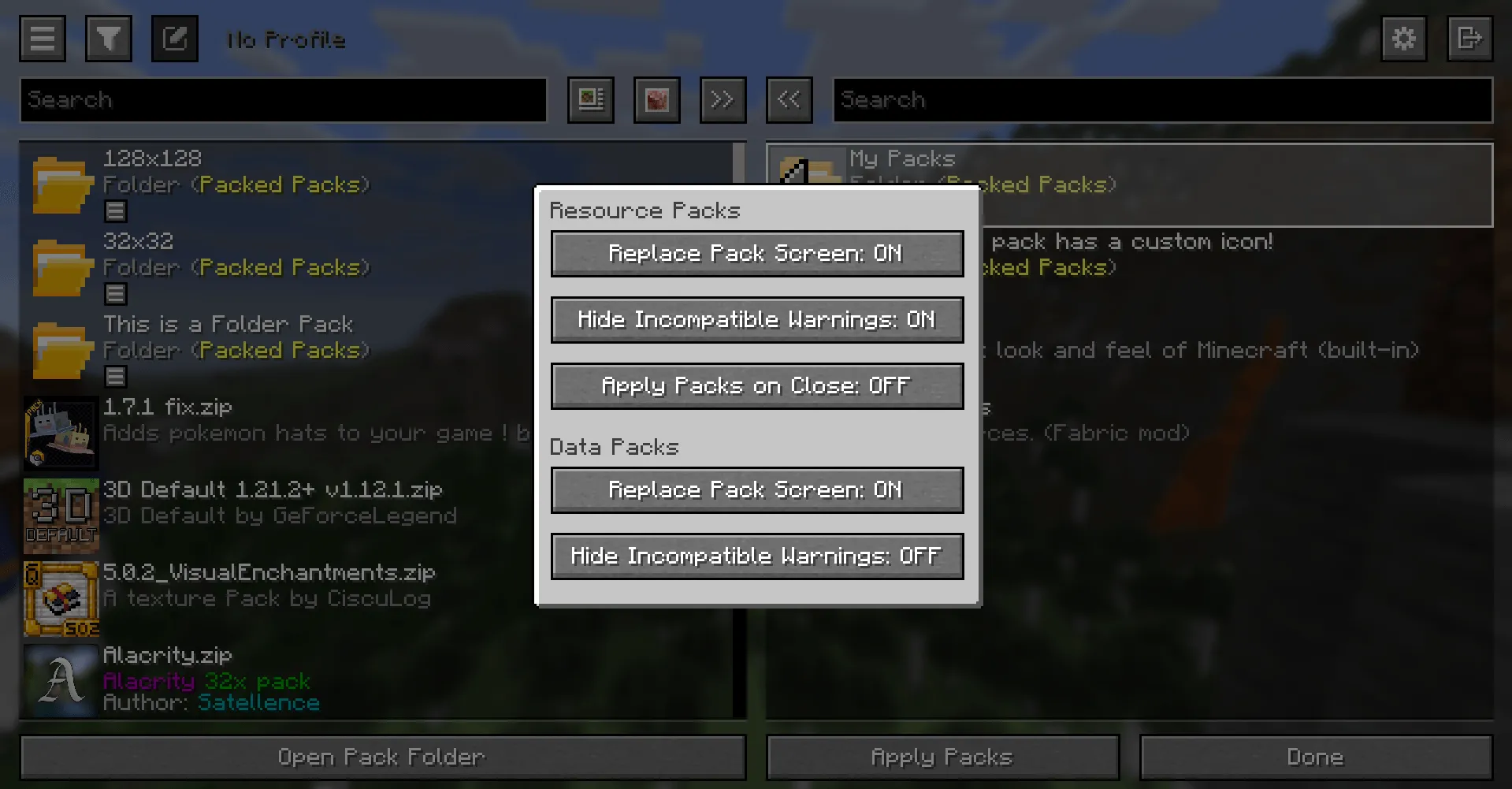Click the exit icon in top right corner
This screenshot has height=789, width=1512.
point(1469,39)
